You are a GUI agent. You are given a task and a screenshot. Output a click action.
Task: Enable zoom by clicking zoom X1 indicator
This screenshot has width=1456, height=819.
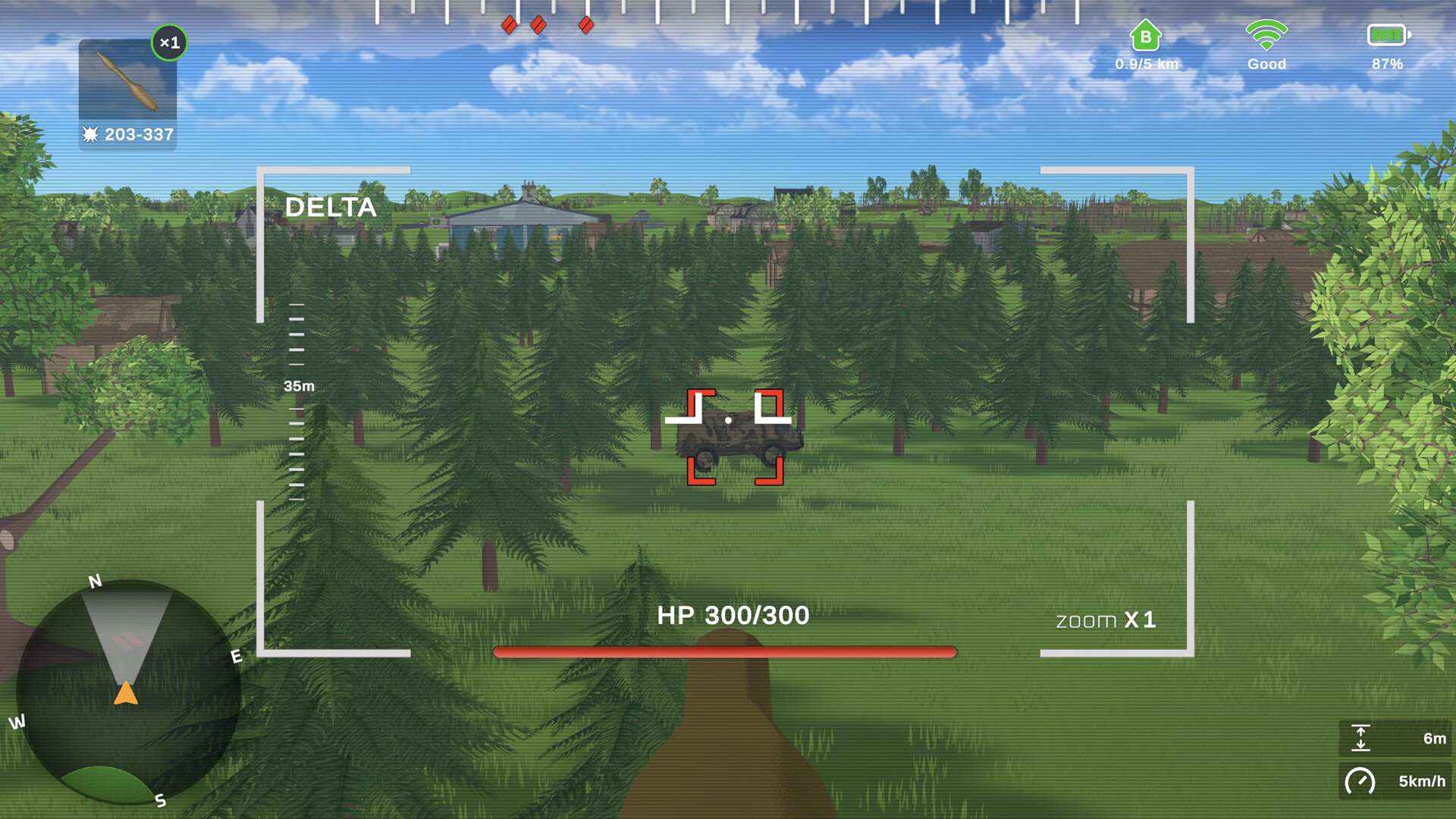tap(1106, 620)
